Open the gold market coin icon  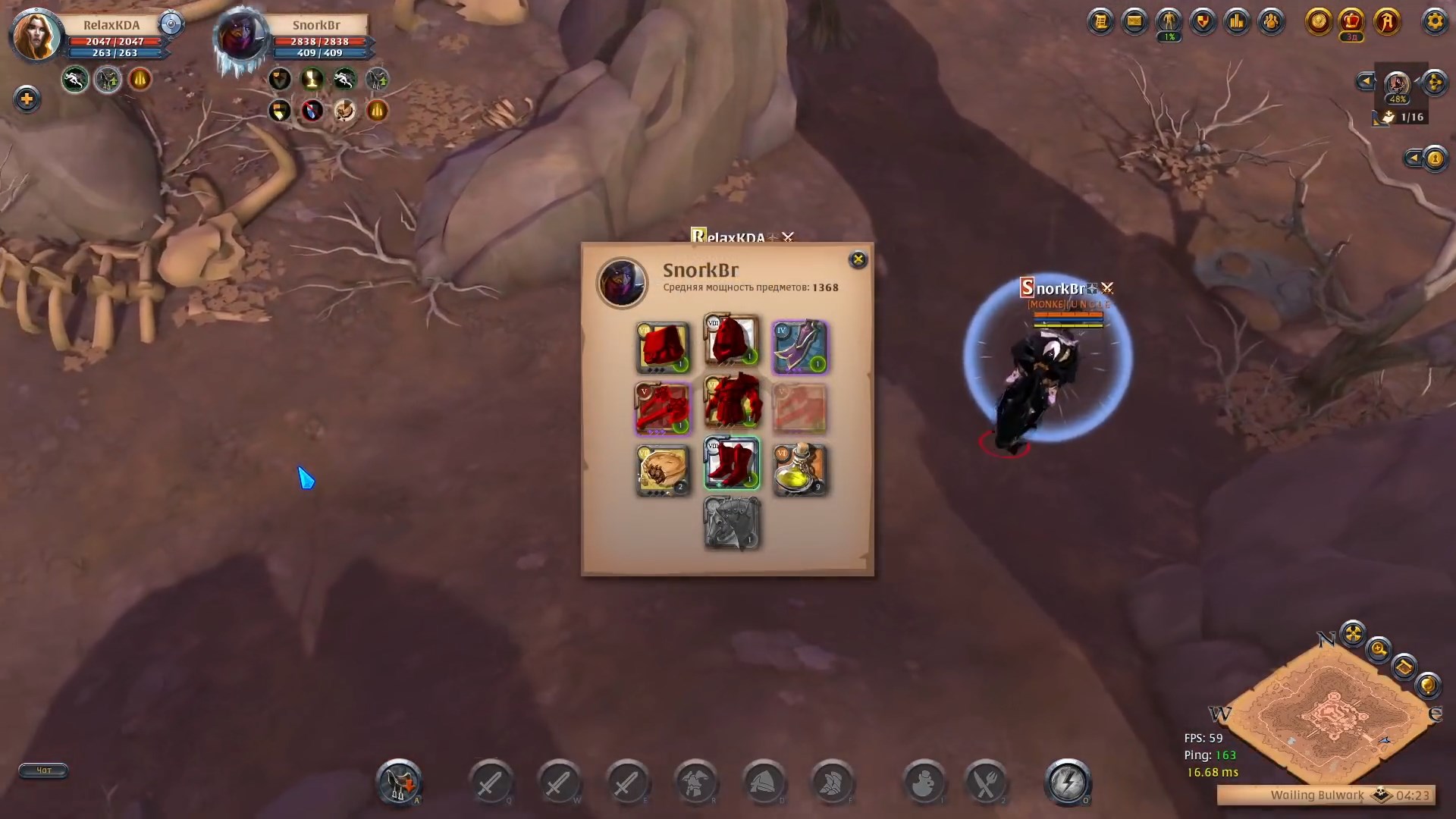click(x=1319, y=23)
